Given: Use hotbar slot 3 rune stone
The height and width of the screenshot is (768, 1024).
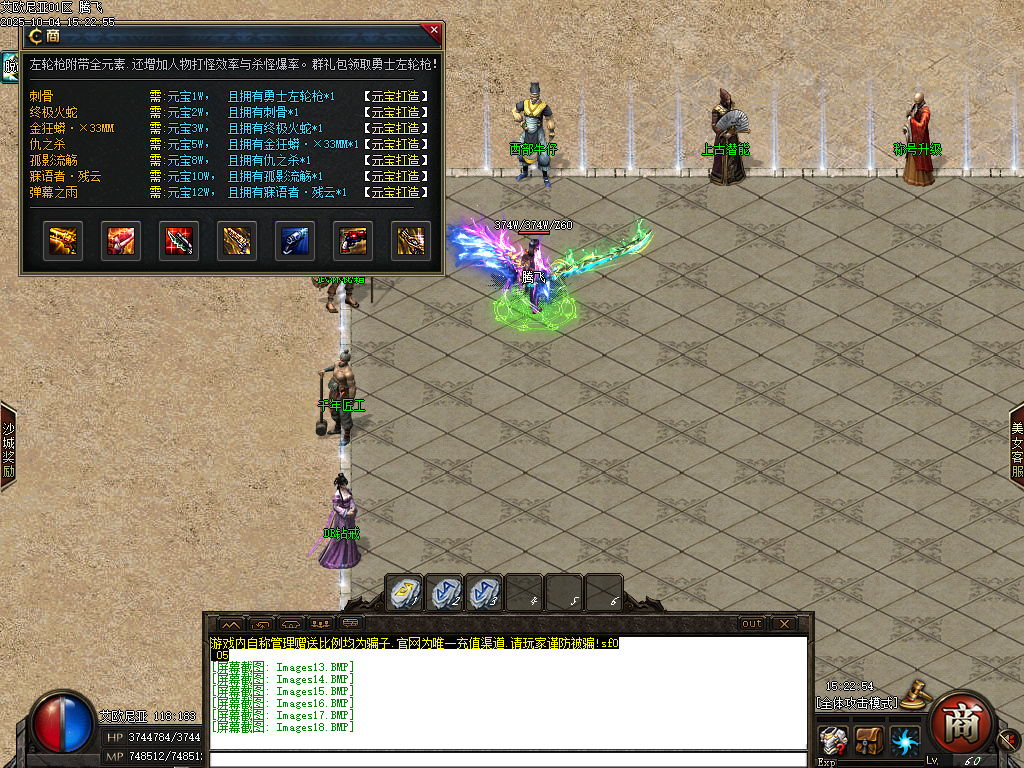Looking at the screenshot, I should tap(484, 593).
